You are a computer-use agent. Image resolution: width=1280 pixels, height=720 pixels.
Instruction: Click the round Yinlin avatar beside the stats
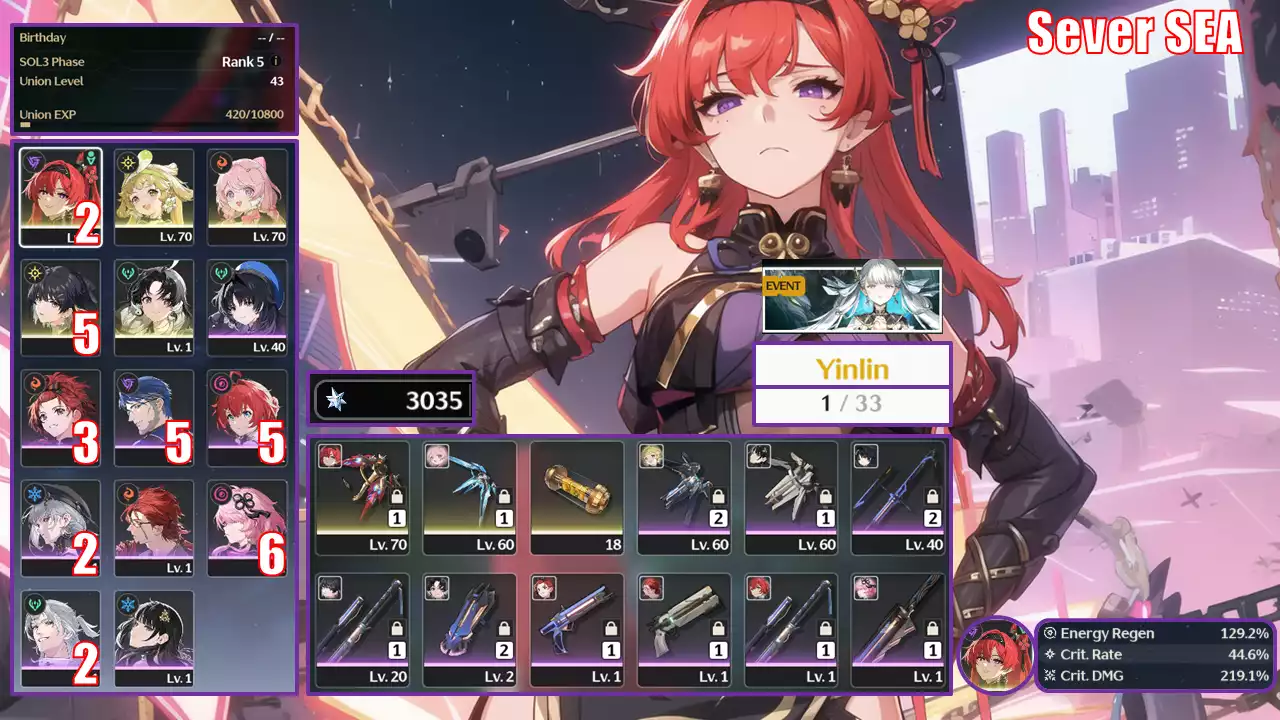(995, 656)
